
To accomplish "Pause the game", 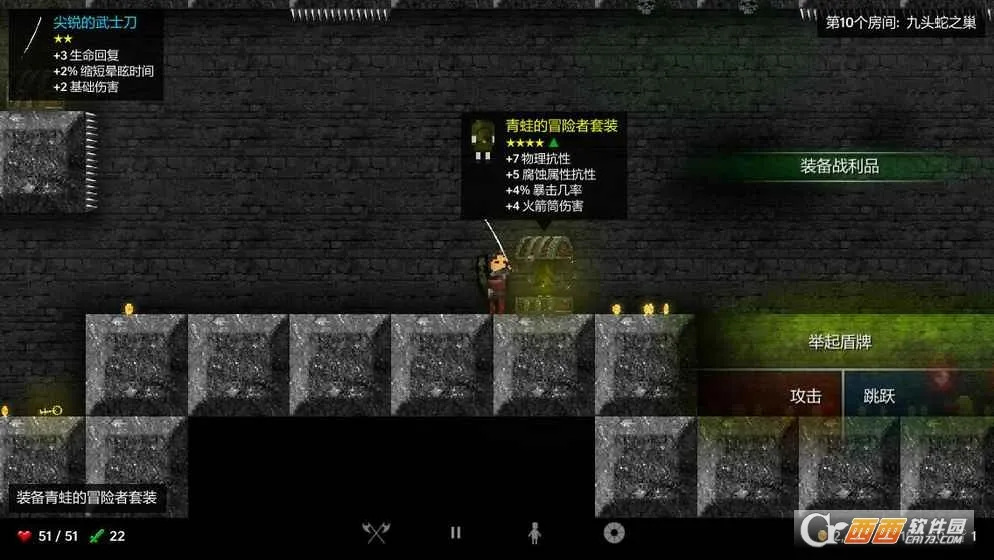I will 456,534.
